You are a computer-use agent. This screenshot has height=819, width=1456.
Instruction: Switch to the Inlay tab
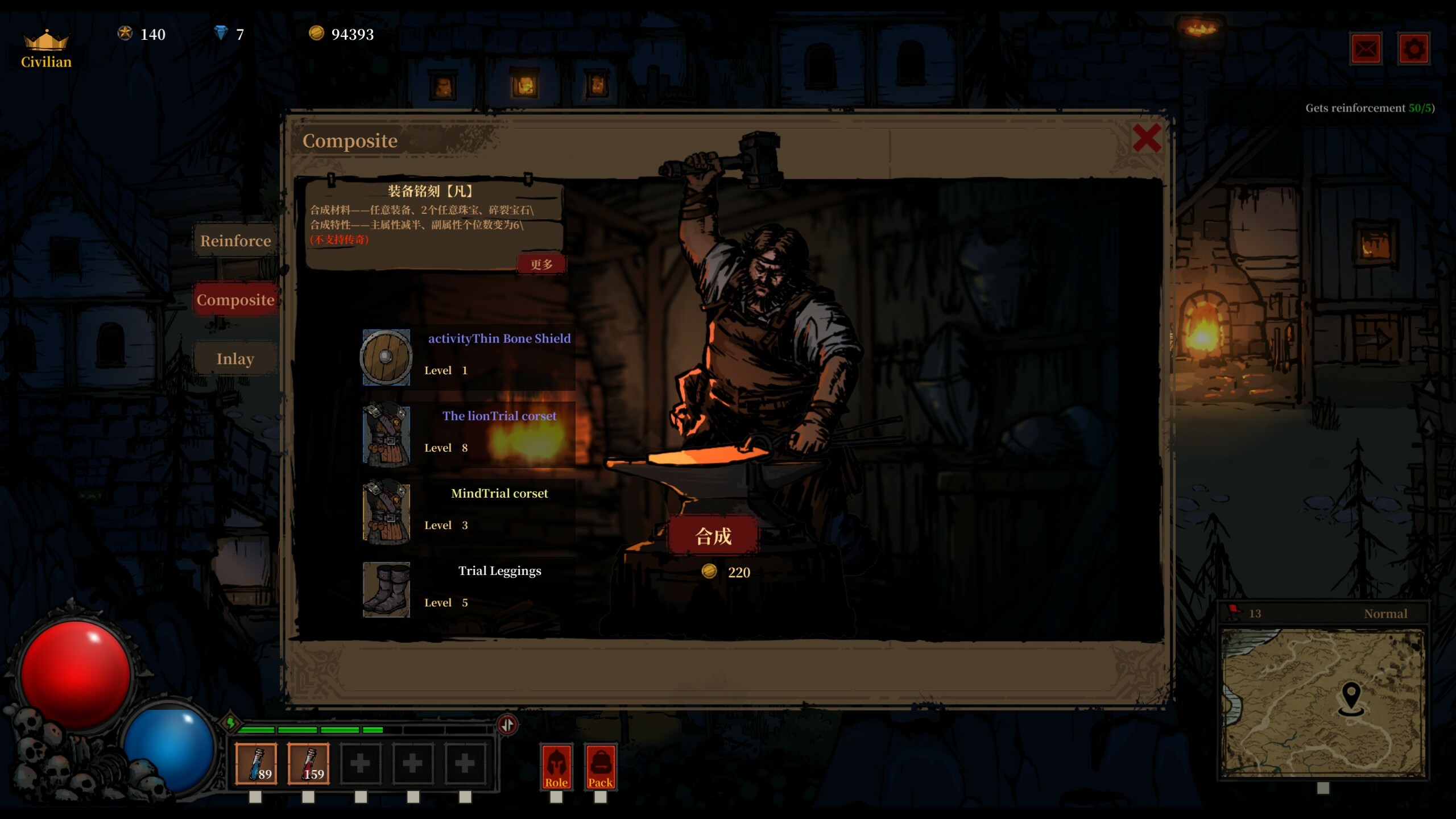click(x=234, y=358)
